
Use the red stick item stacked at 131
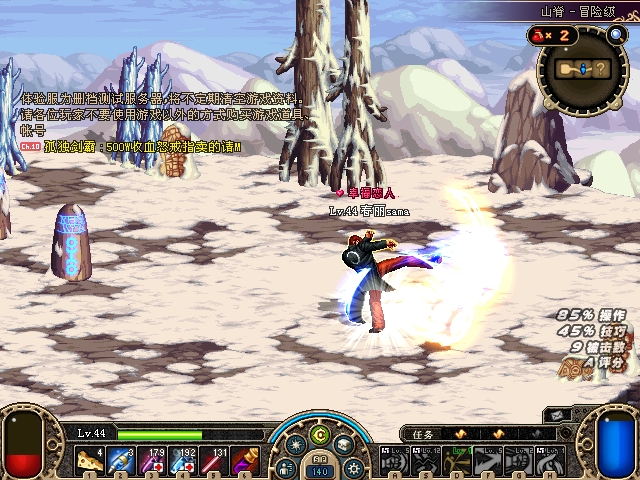click(218, 461)
